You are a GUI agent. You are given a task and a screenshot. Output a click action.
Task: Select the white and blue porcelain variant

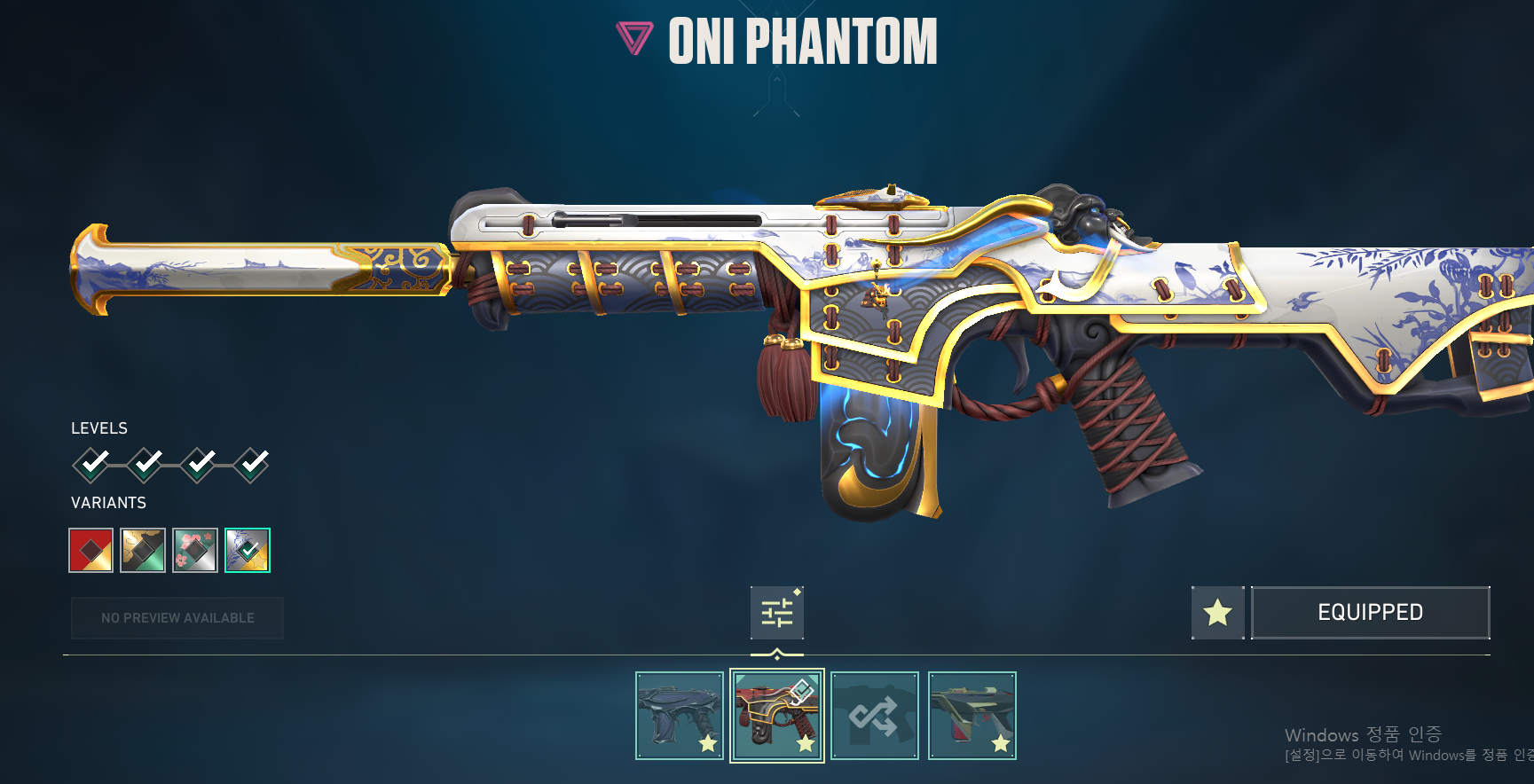tap(248, 551)
